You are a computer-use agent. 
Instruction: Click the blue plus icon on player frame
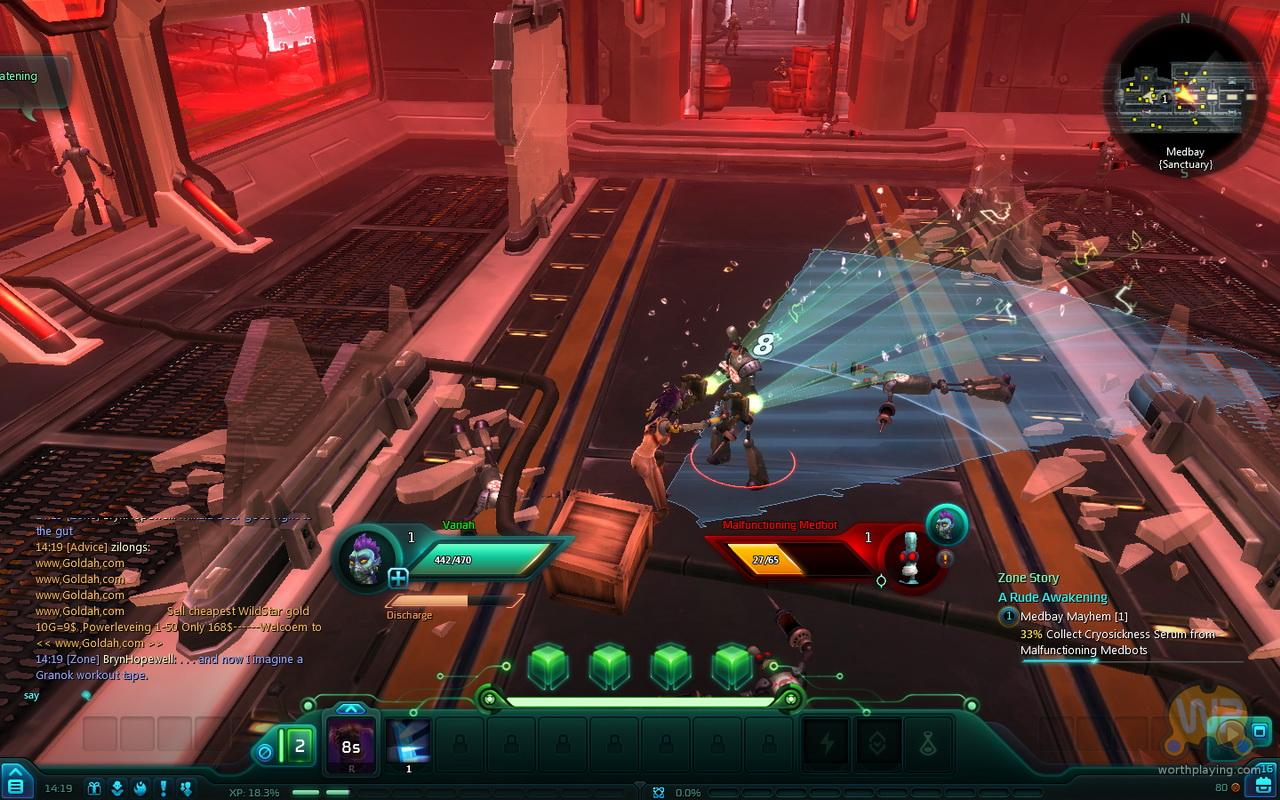coord(398,577)
